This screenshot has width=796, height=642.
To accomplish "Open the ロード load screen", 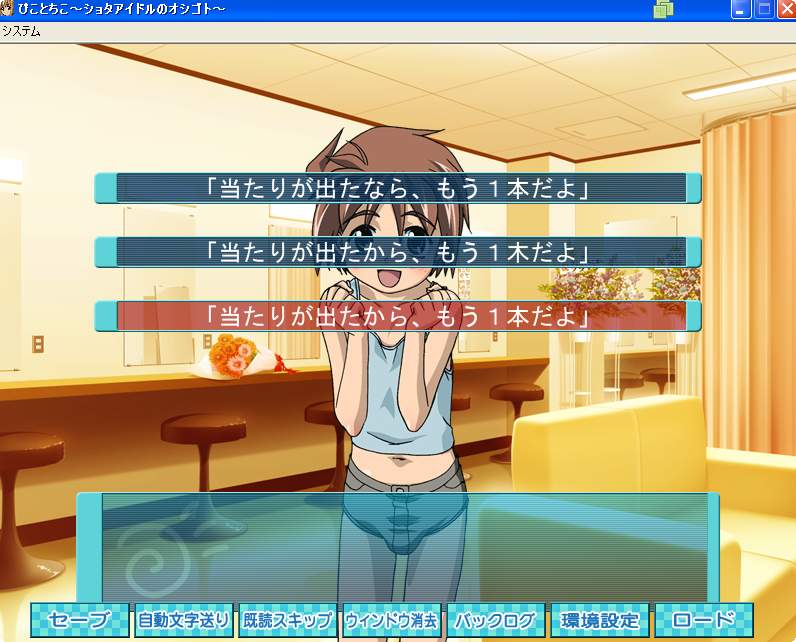I will pyautogui.click(x=704, y=620).
